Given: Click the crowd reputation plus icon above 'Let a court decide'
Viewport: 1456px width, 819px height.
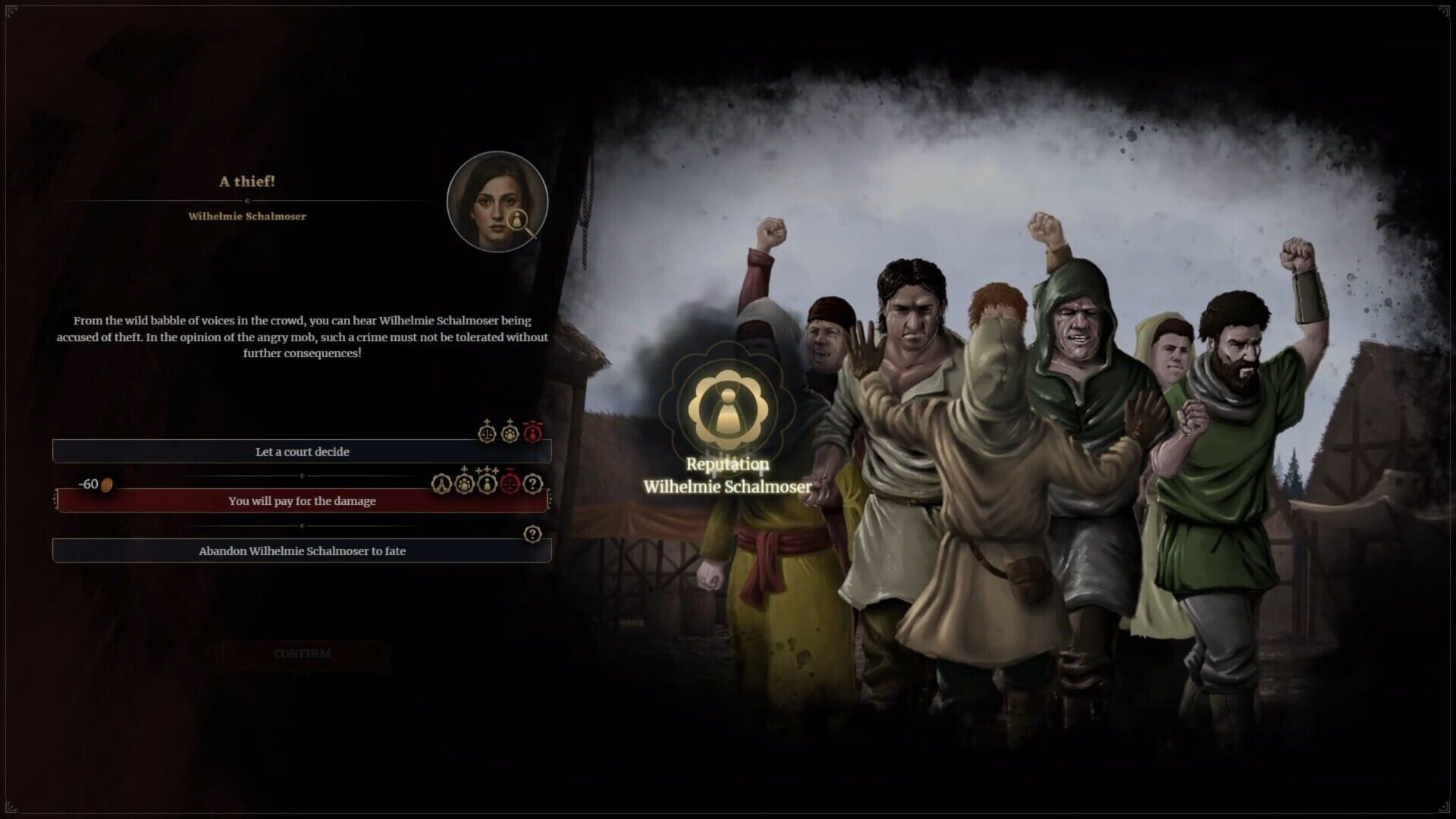Looking at the screenshot, I should 510,434.
